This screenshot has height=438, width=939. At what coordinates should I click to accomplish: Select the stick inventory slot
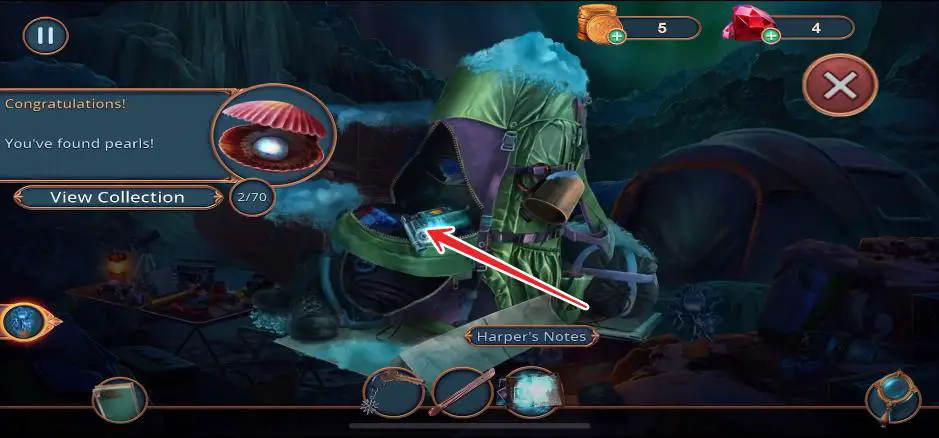(x=462, y=393)
